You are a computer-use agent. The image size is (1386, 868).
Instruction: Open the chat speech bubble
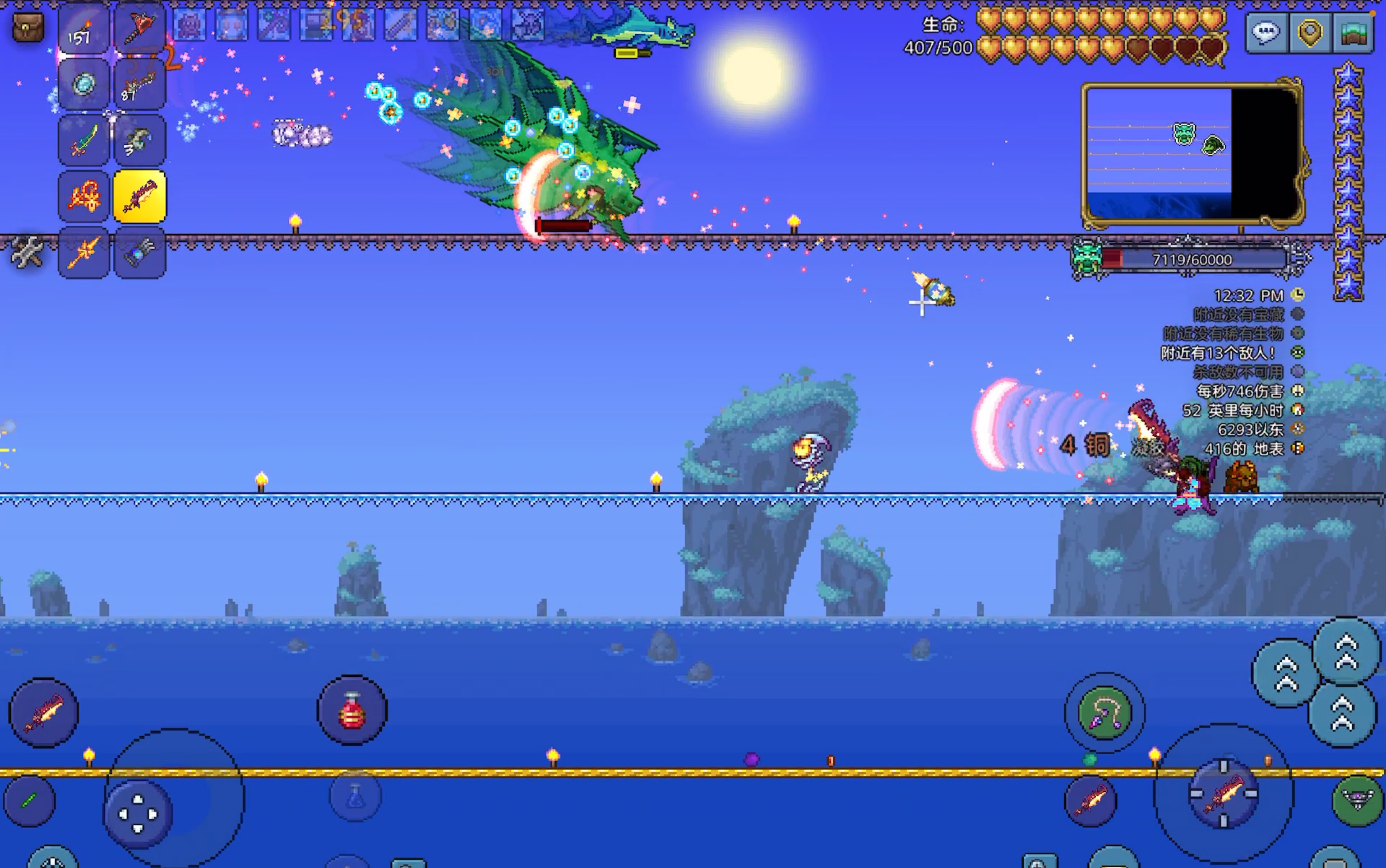(1266, 33)
